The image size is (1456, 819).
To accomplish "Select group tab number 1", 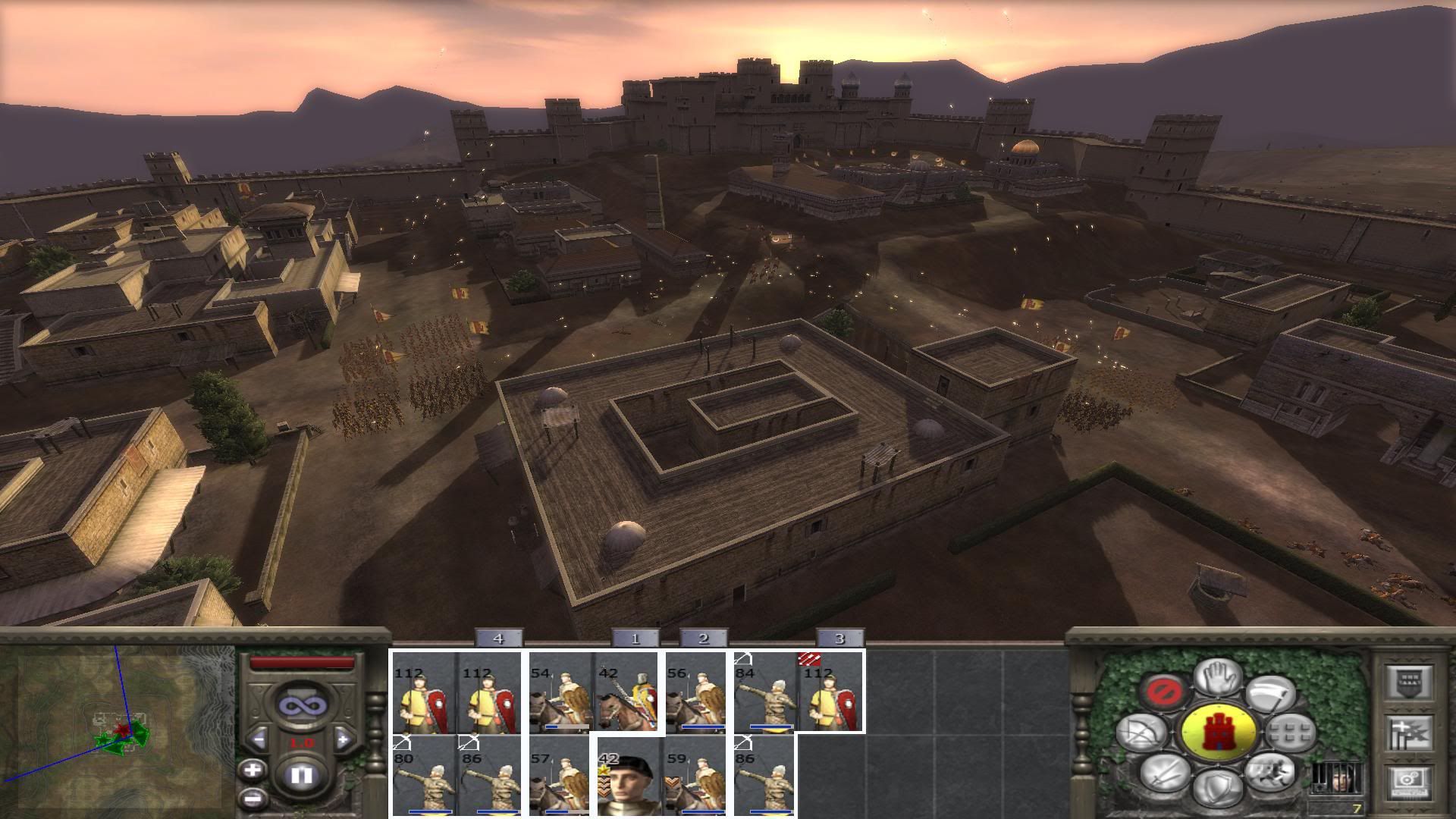I will (635, 639).
